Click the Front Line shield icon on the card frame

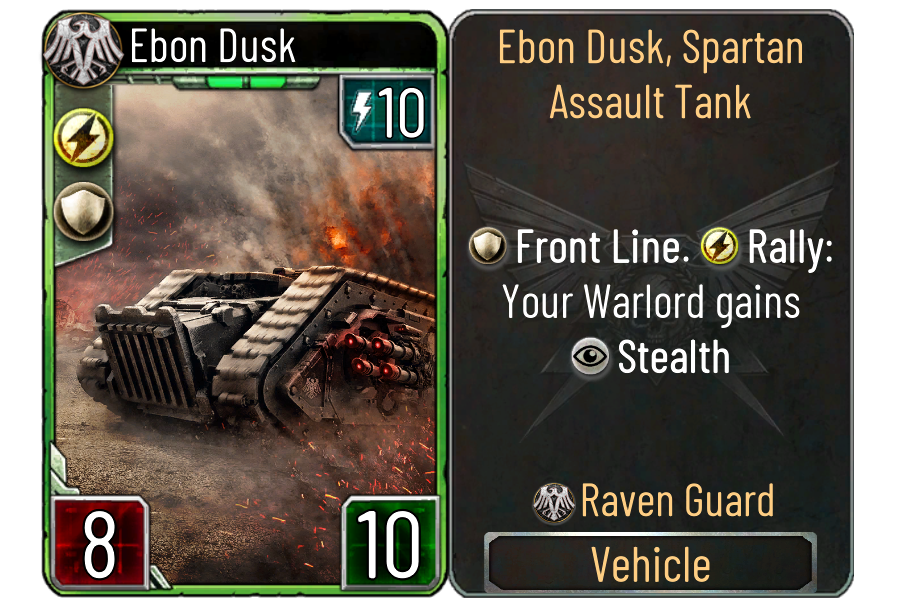point(76,210)
